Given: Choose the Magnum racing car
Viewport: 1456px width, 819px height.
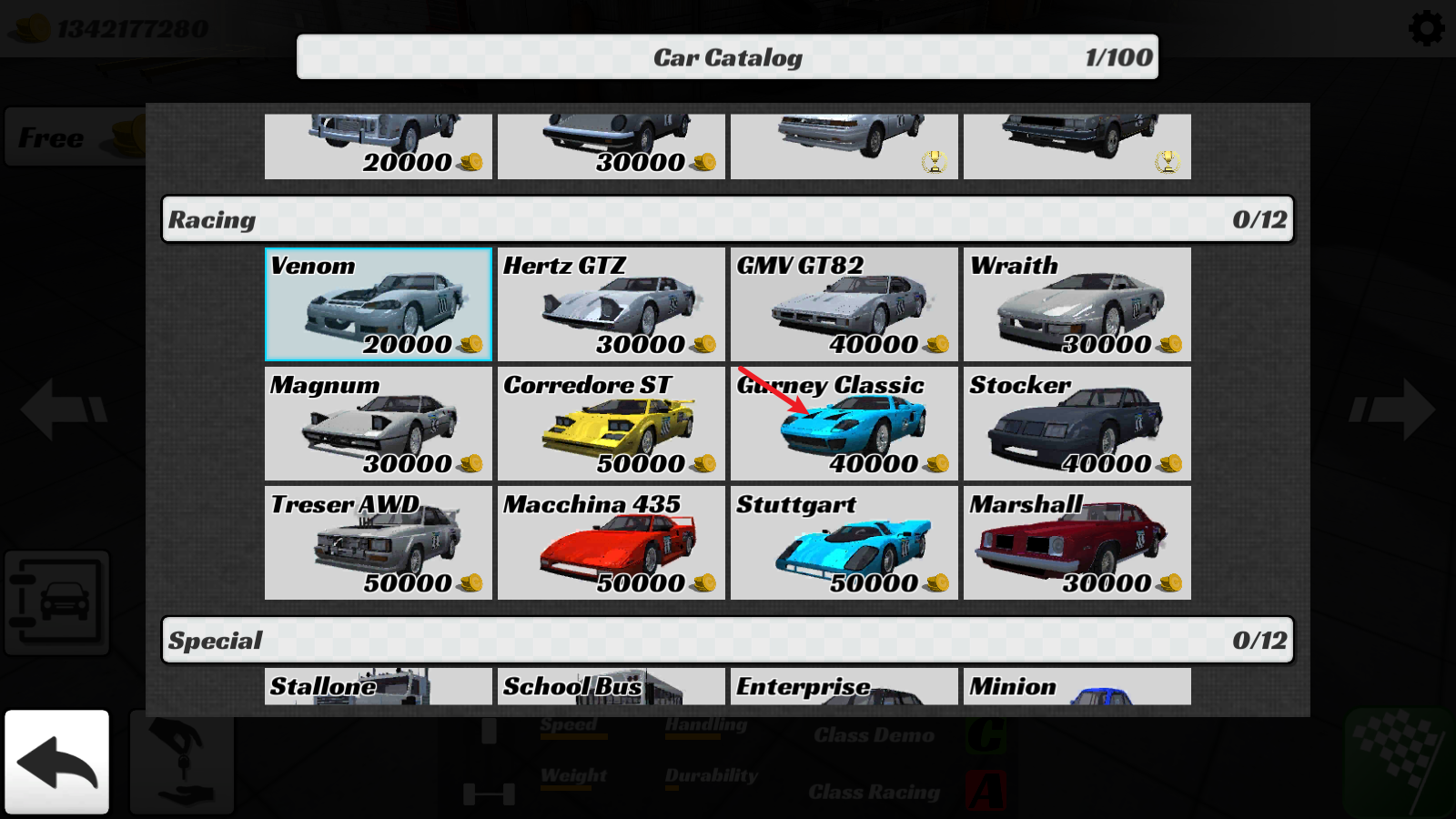Looking at the screenshot, I should coord(379,424).
